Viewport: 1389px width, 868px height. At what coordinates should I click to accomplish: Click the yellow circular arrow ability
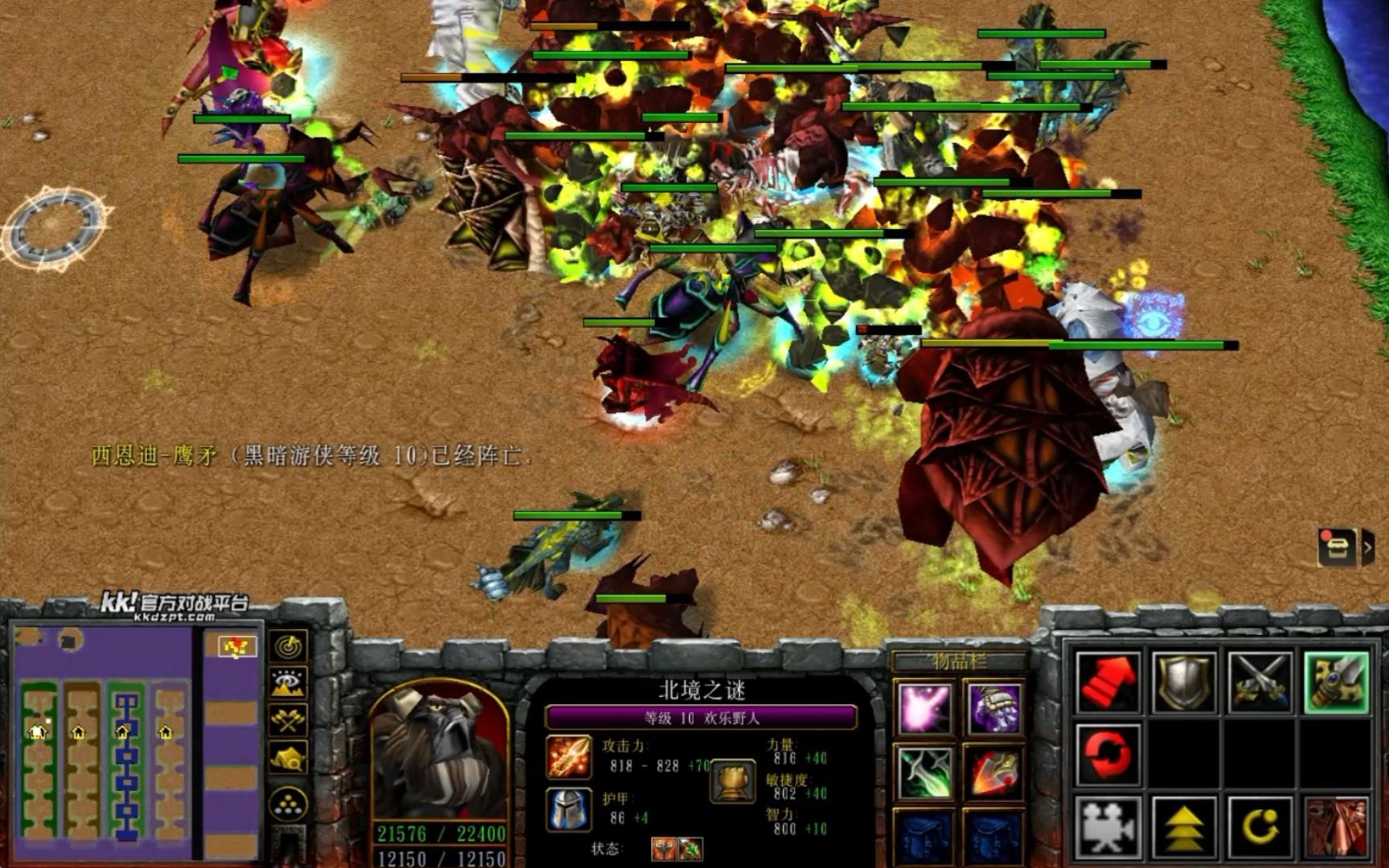click(x=1260, y=826)
